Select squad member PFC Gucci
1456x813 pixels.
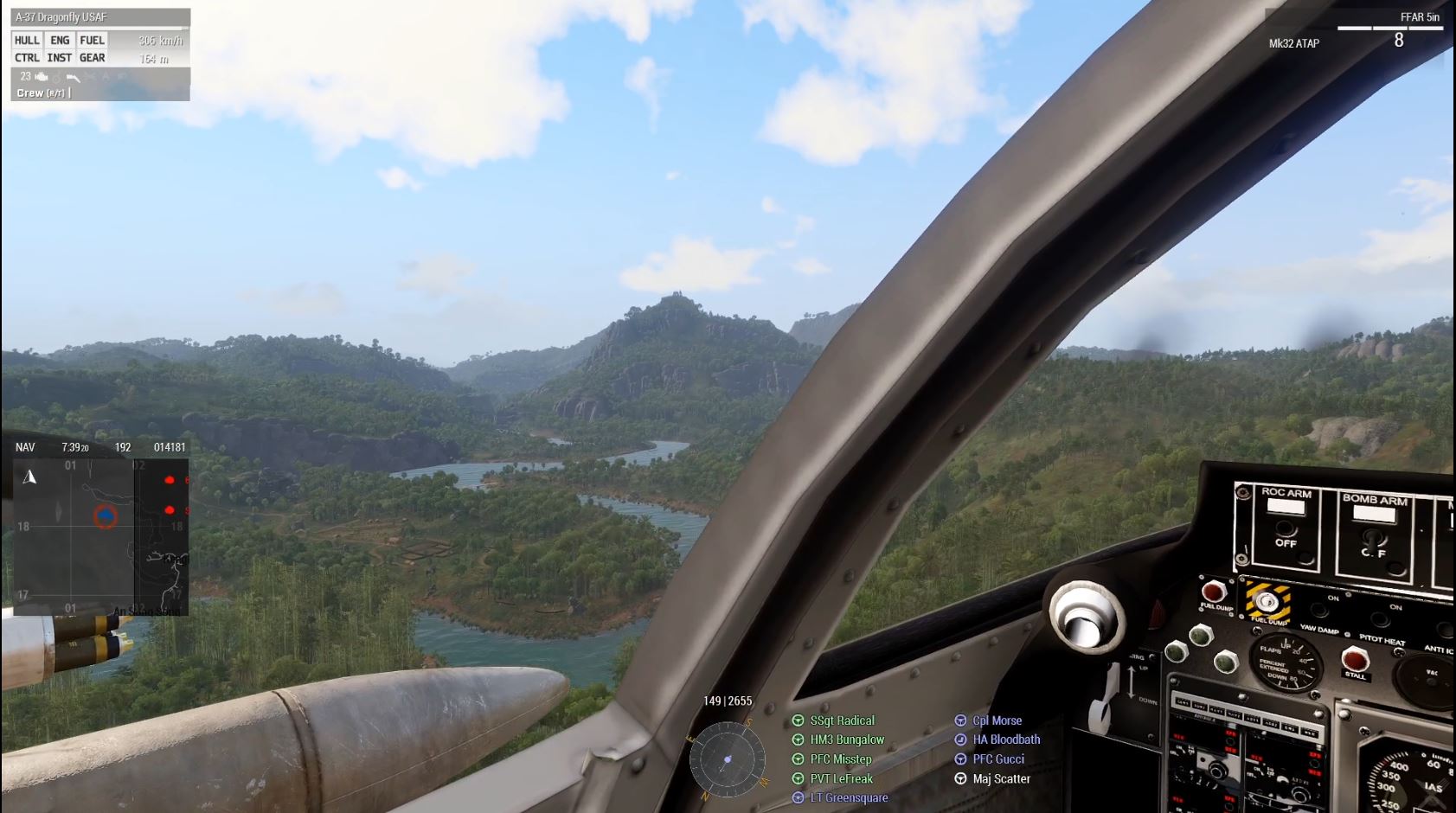997,759
